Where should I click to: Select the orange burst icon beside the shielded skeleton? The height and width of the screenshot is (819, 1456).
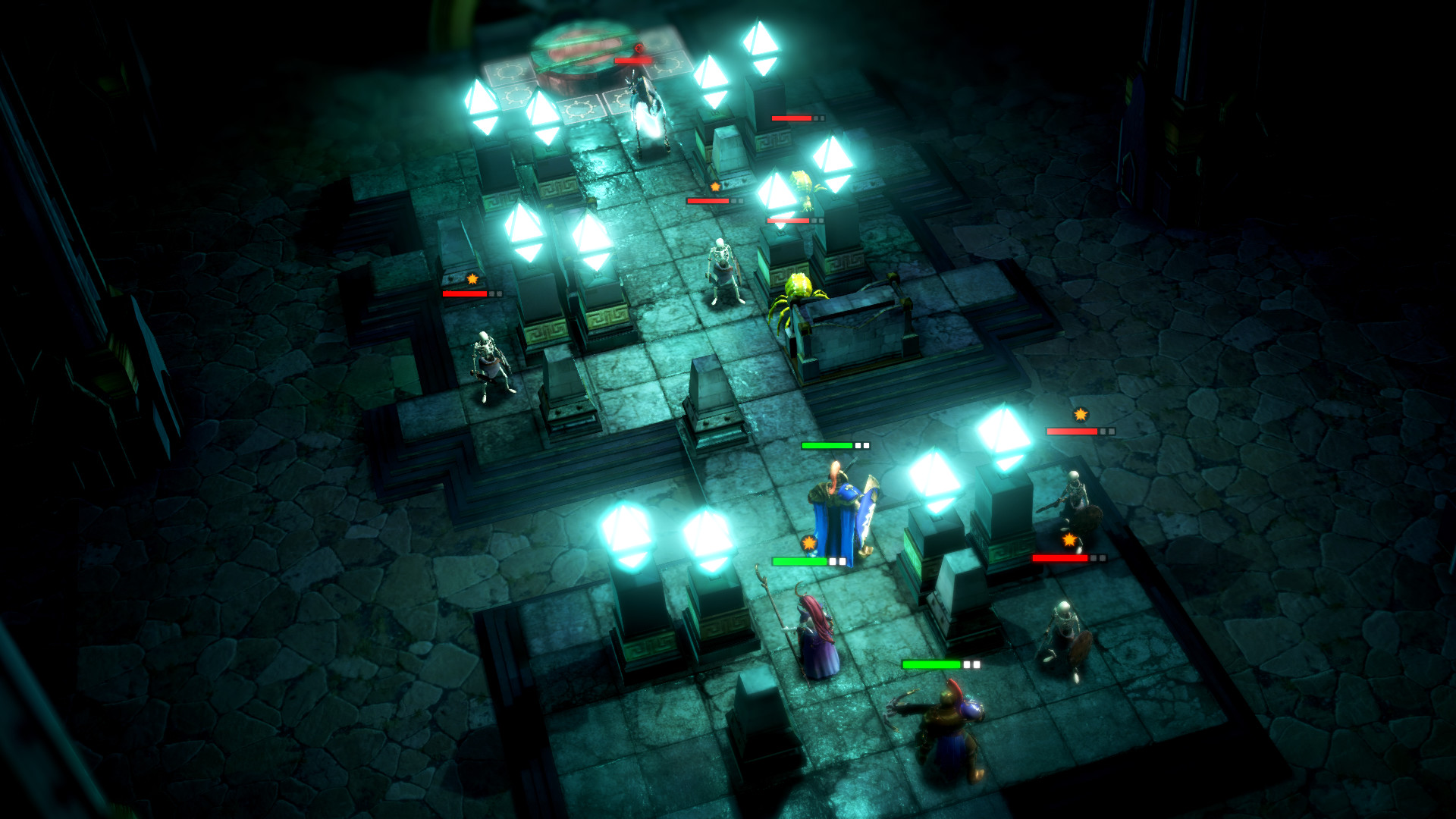[x=1069, y=540]
